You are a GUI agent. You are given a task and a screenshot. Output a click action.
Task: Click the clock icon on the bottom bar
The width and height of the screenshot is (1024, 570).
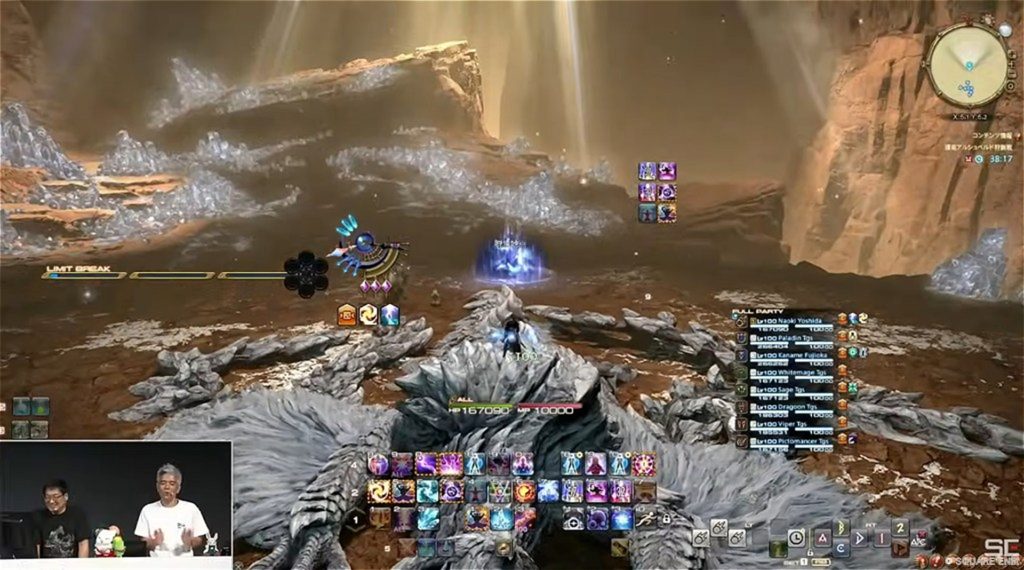tap(796, 537)
